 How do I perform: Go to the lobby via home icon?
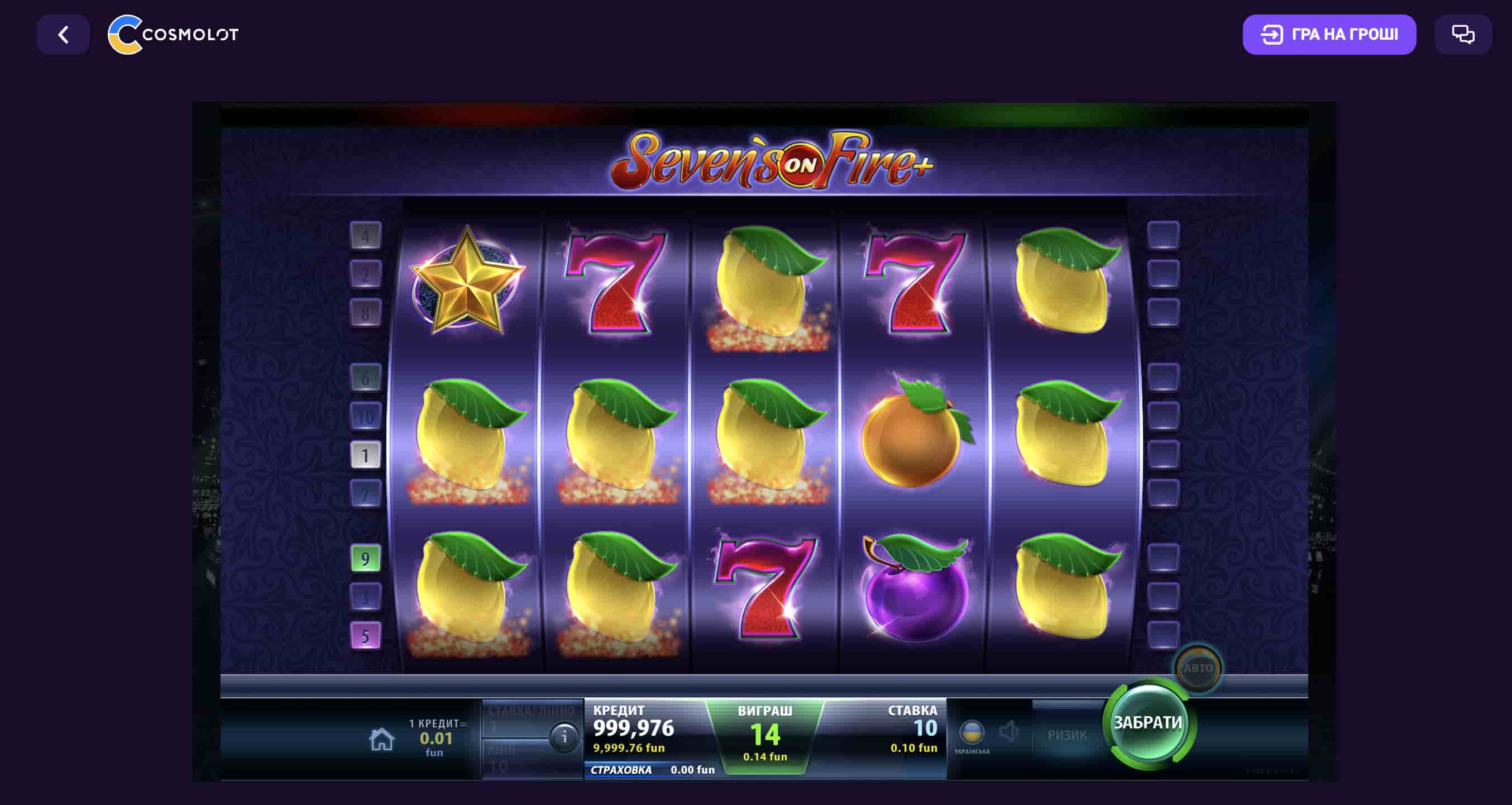(381, 739)
